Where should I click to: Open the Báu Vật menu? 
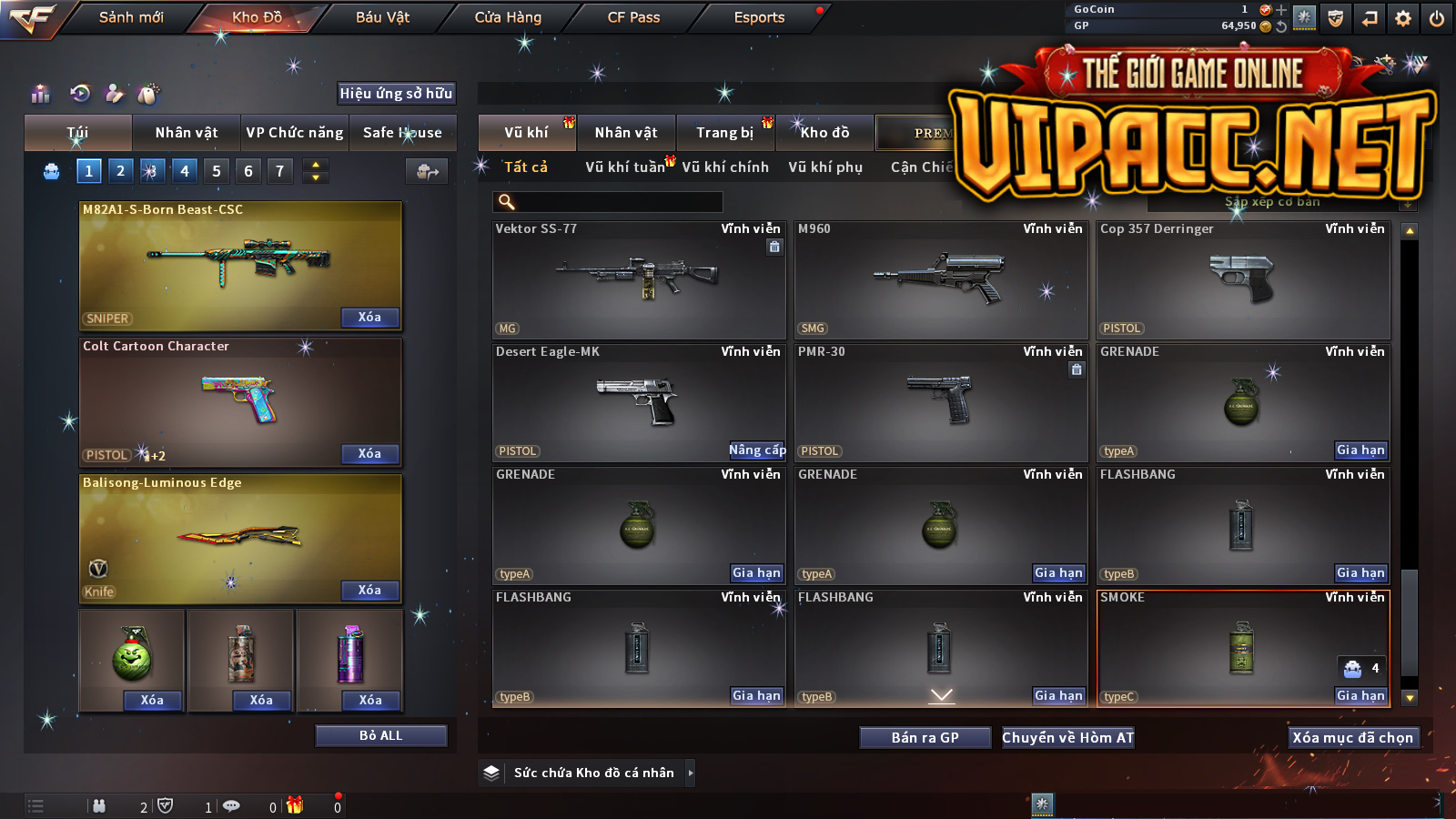382,17
